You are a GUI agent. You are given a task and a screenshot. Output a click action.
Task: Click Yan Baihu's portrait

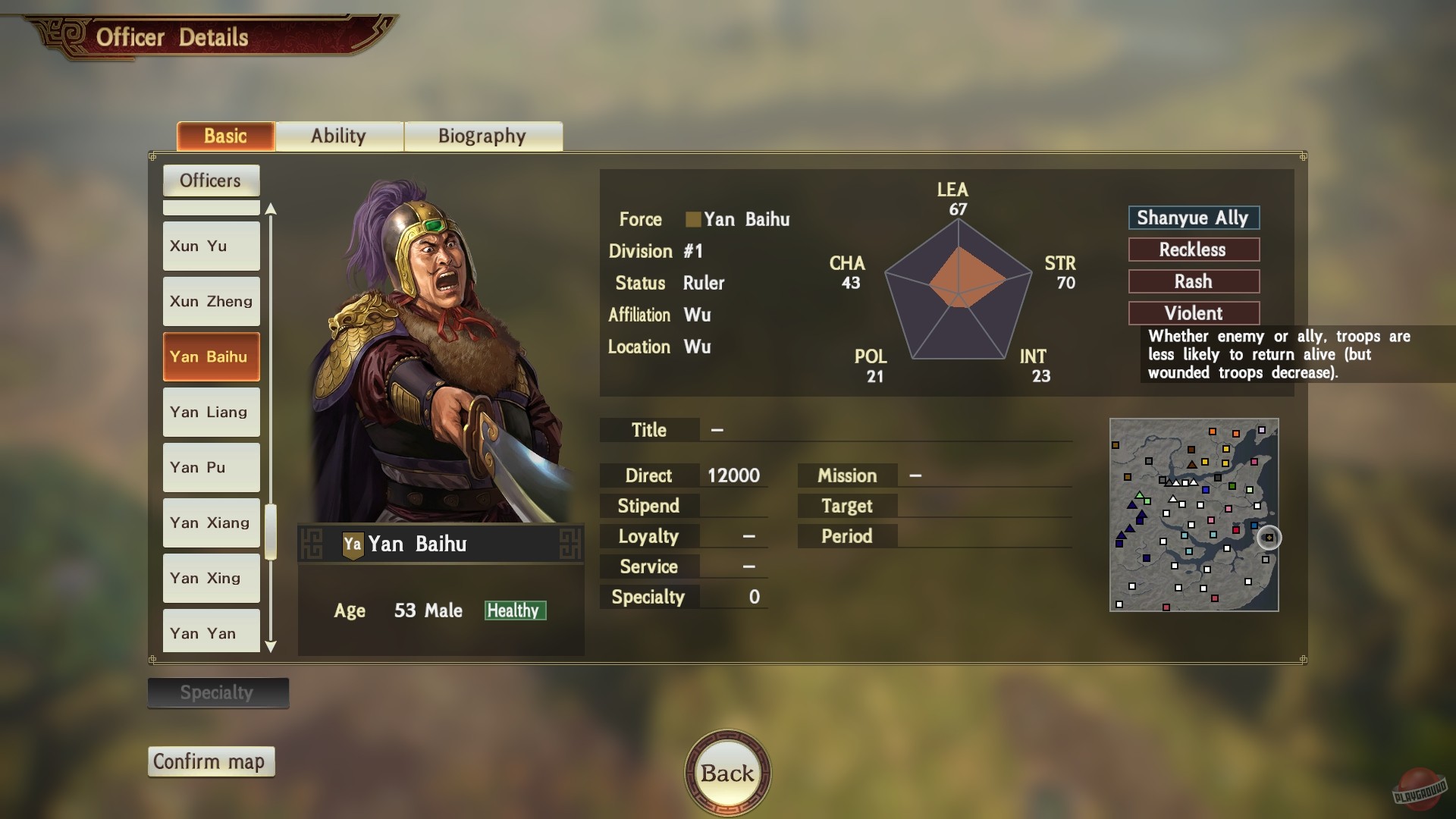(432, 341)
